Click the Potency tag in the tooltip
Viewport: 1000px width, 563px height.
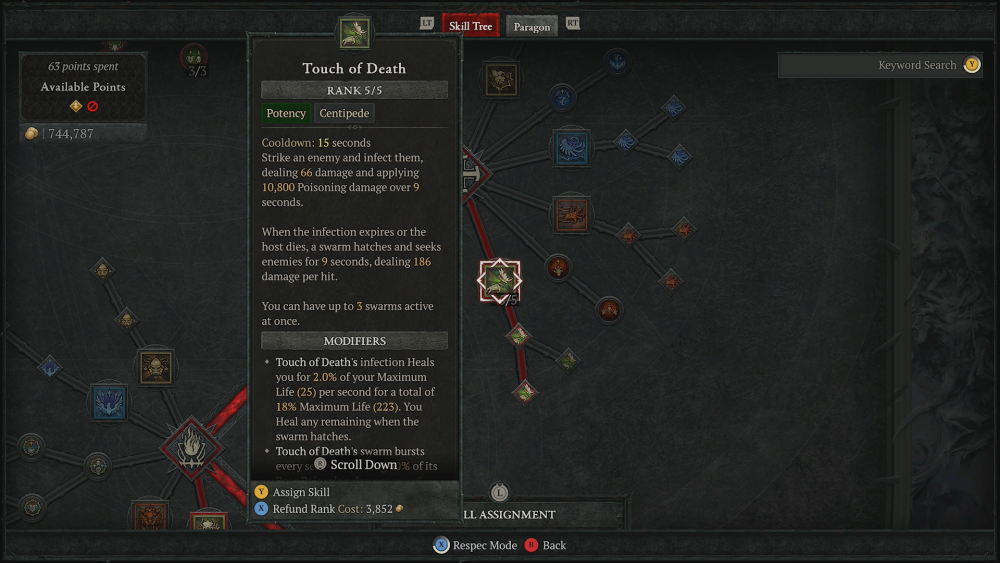(286, 113)
